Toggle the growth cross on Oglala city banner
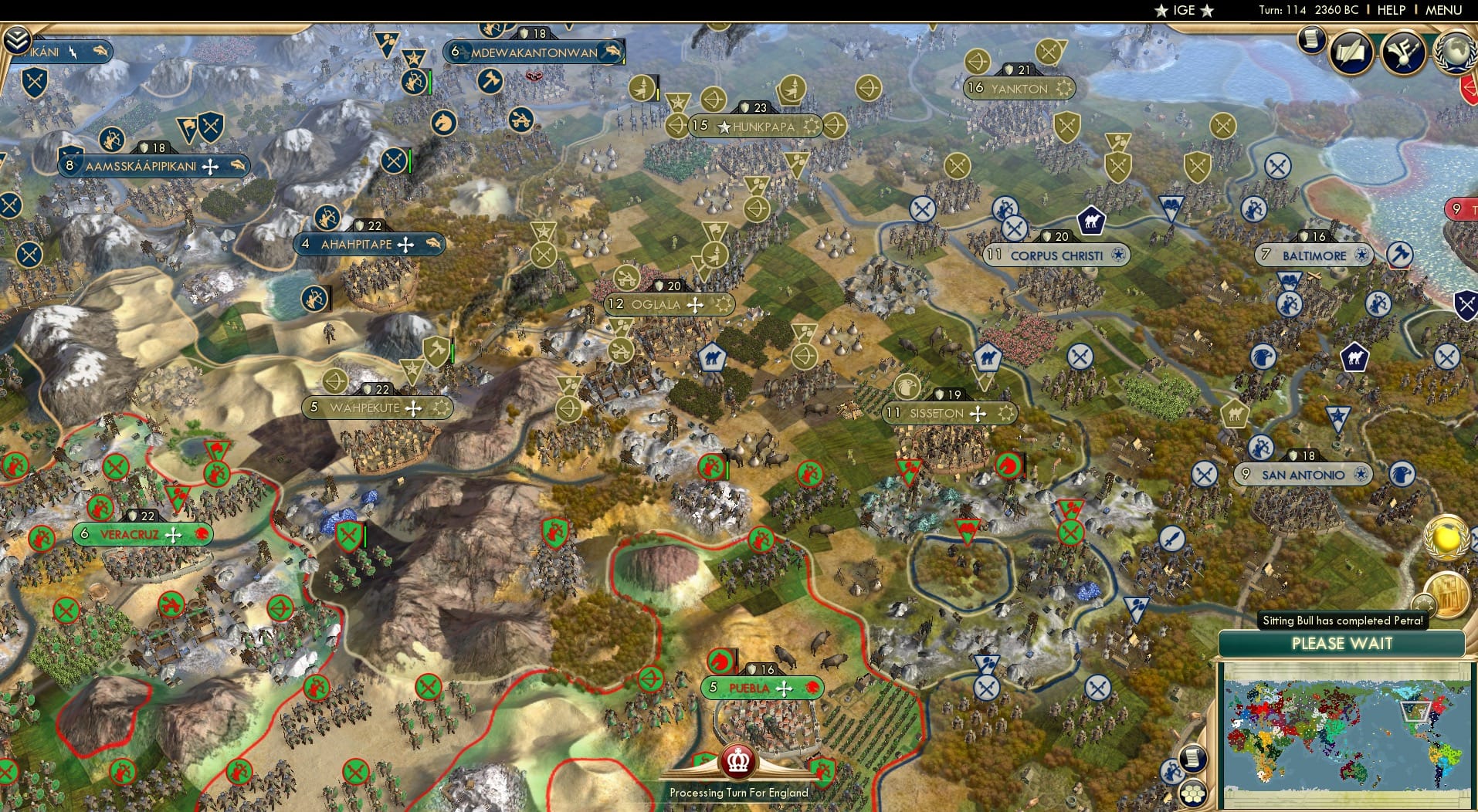Image resolution: width=1478 pixels, height=812 pixels. [x=694, y=304]
